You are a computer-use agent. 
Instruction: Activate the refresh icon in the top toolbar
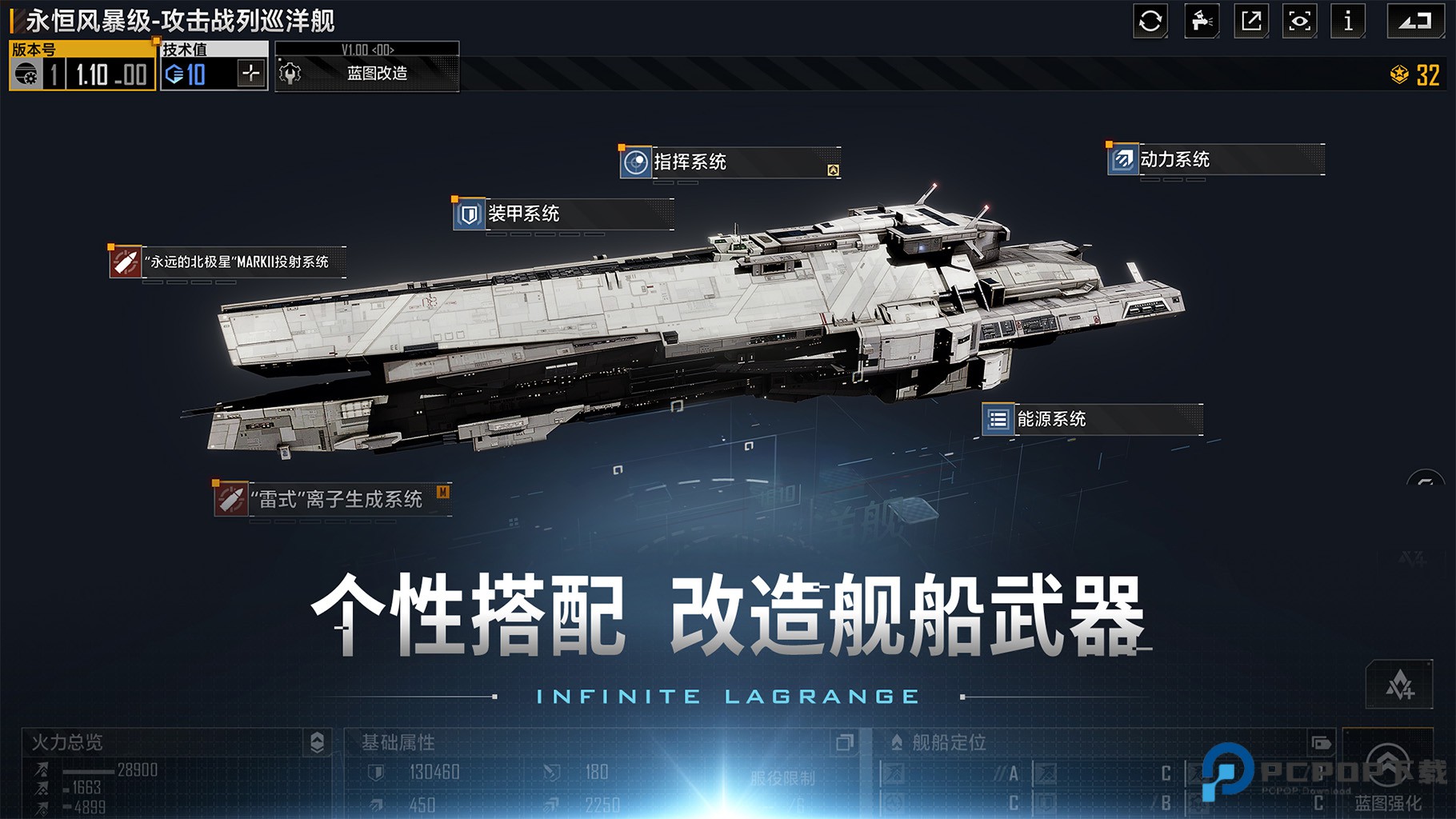pyautogui.click(x=1150, y=22)
